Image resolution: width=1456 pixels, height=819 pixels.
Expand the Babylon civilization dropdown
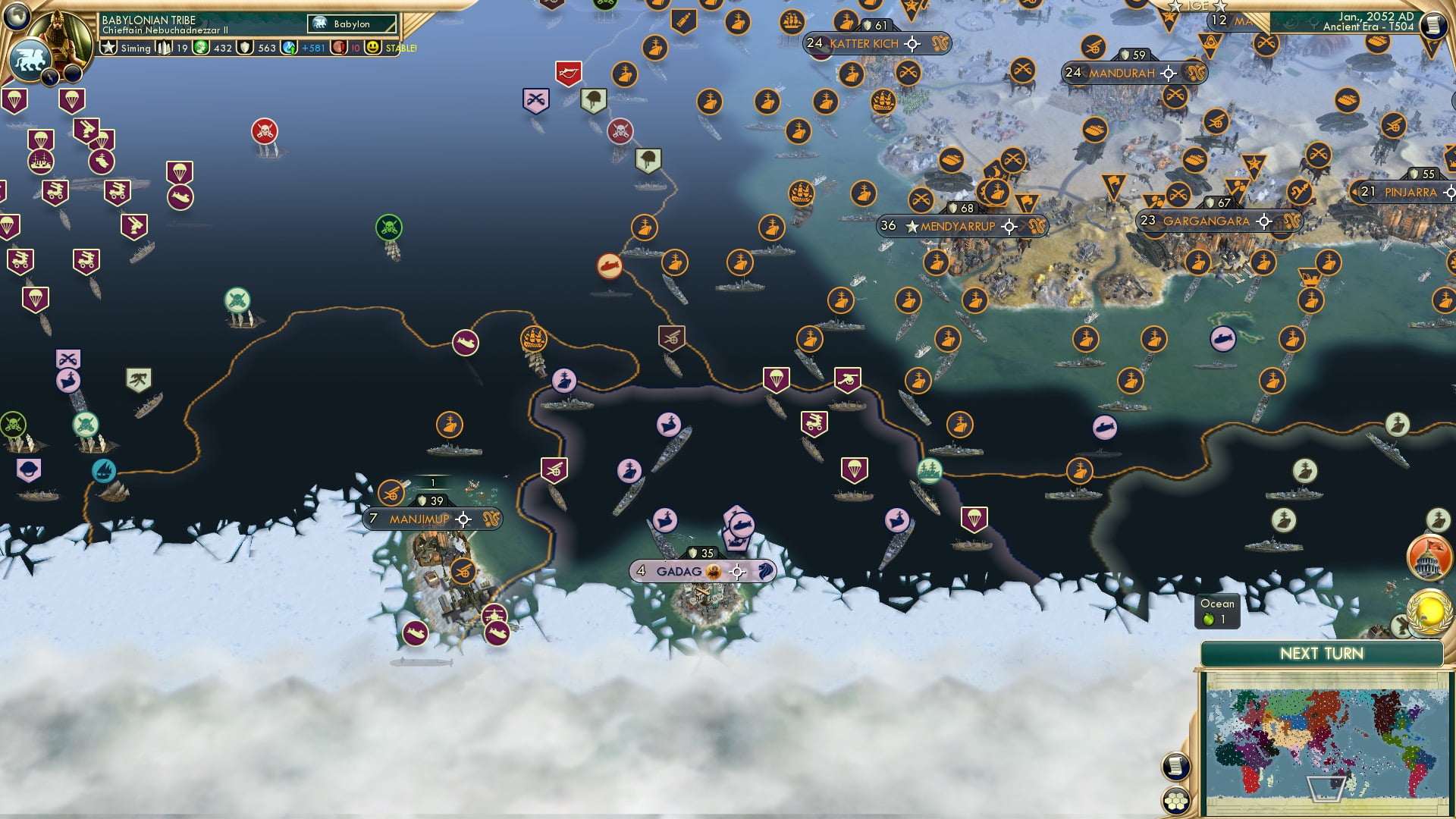point(350,24)
